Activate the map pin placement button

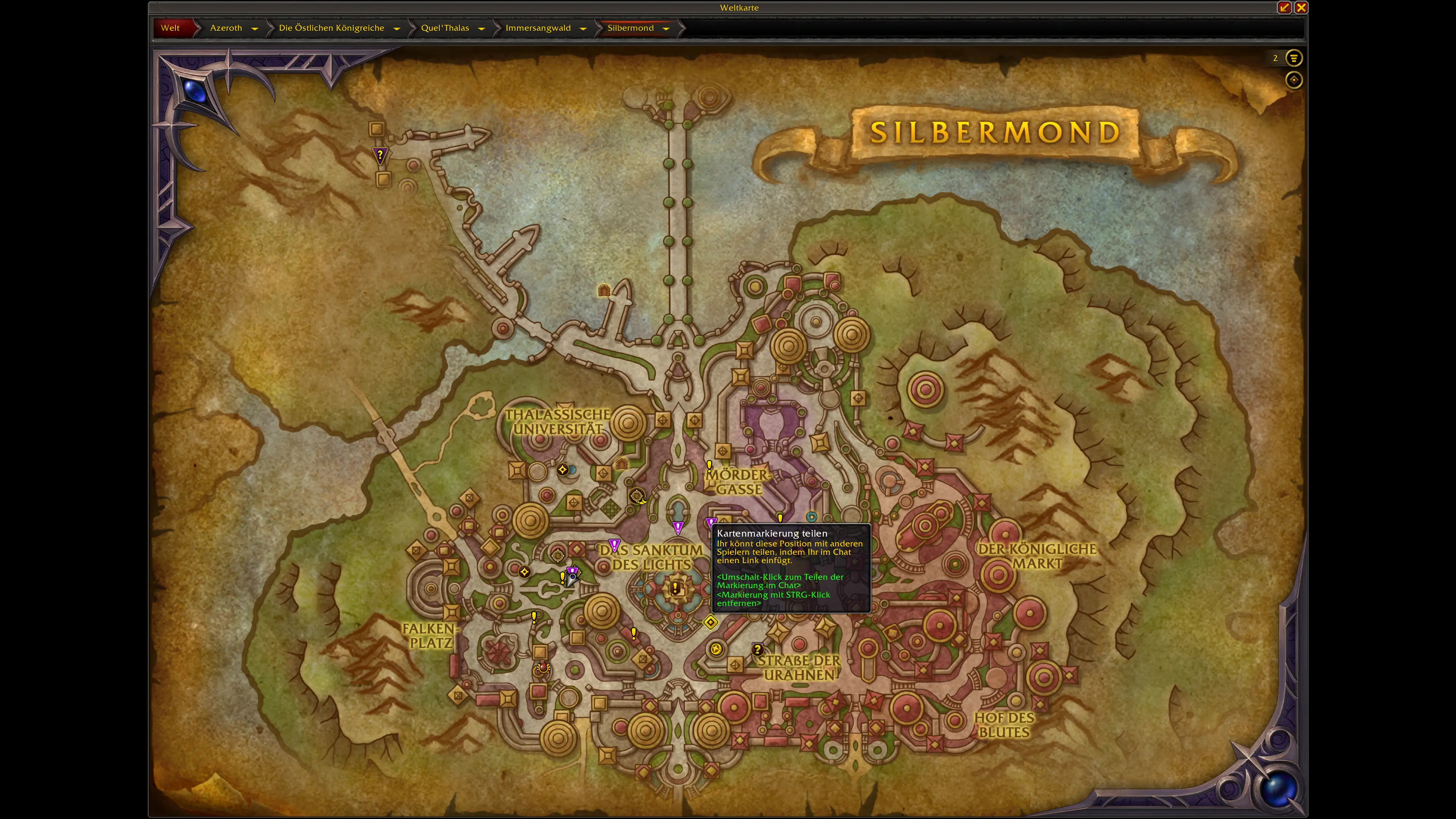coord(1293,80)
